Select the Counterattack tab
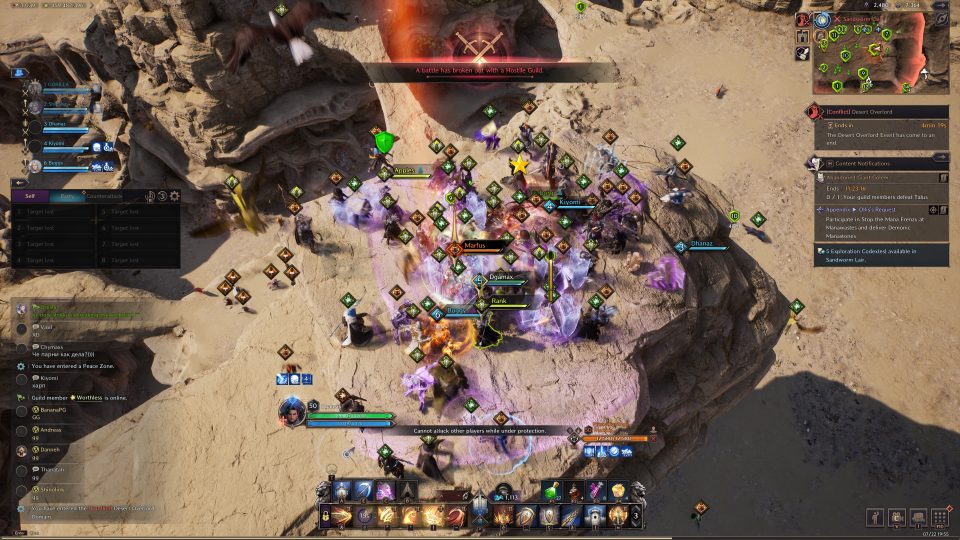 pyautogui.click(x=104, y=197)
